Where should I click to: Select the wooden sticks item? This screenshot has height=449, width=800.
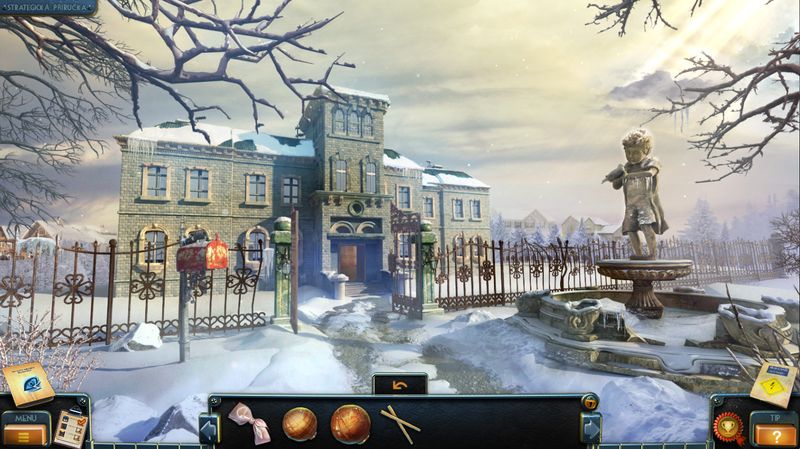(x=399, y=422)
